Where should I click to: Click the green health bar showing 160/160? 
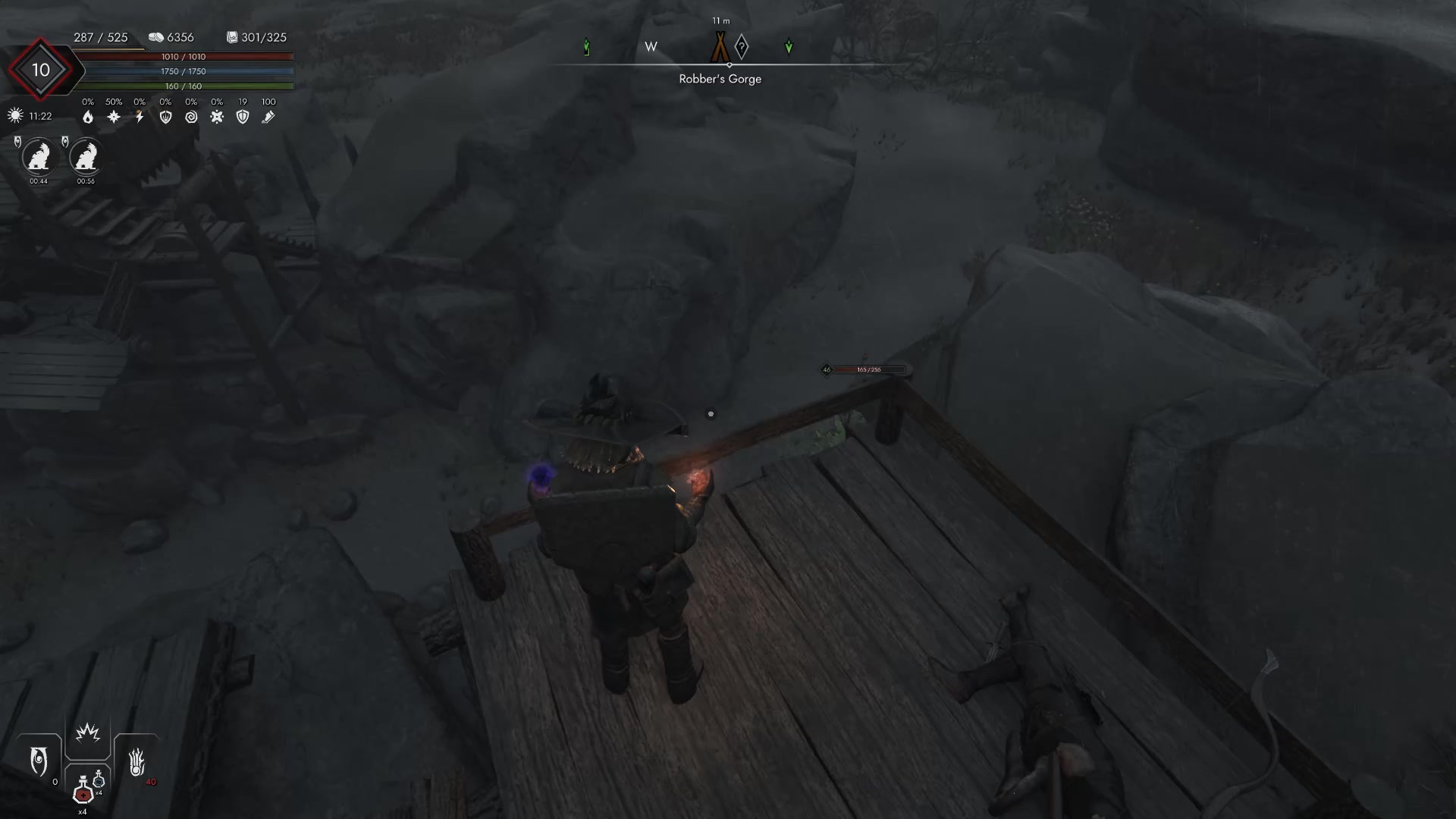click(x=182, y=86)
